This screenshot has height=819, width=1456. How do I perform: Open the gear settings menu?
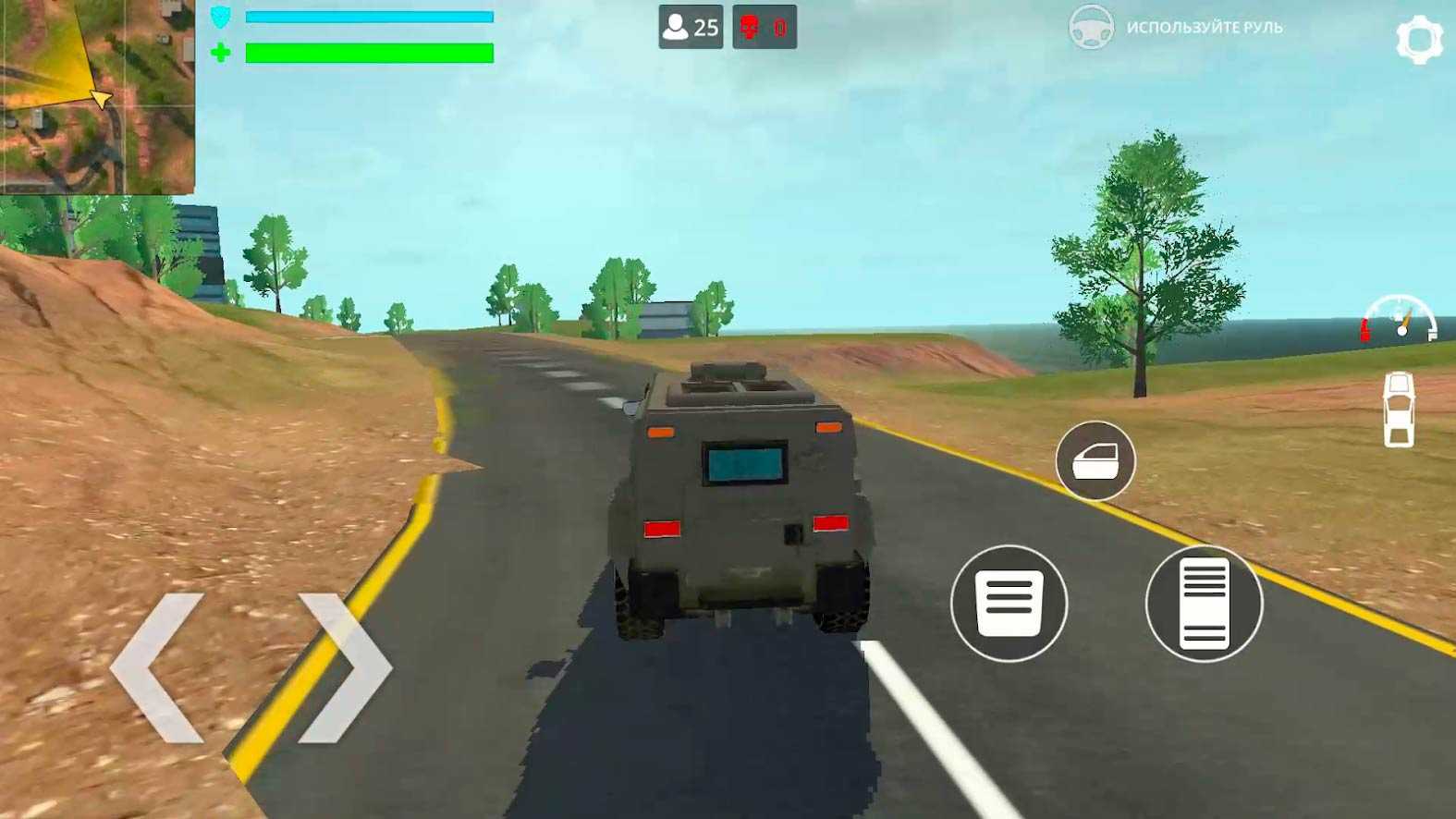pyautogui.click(x=1419, y=40)
